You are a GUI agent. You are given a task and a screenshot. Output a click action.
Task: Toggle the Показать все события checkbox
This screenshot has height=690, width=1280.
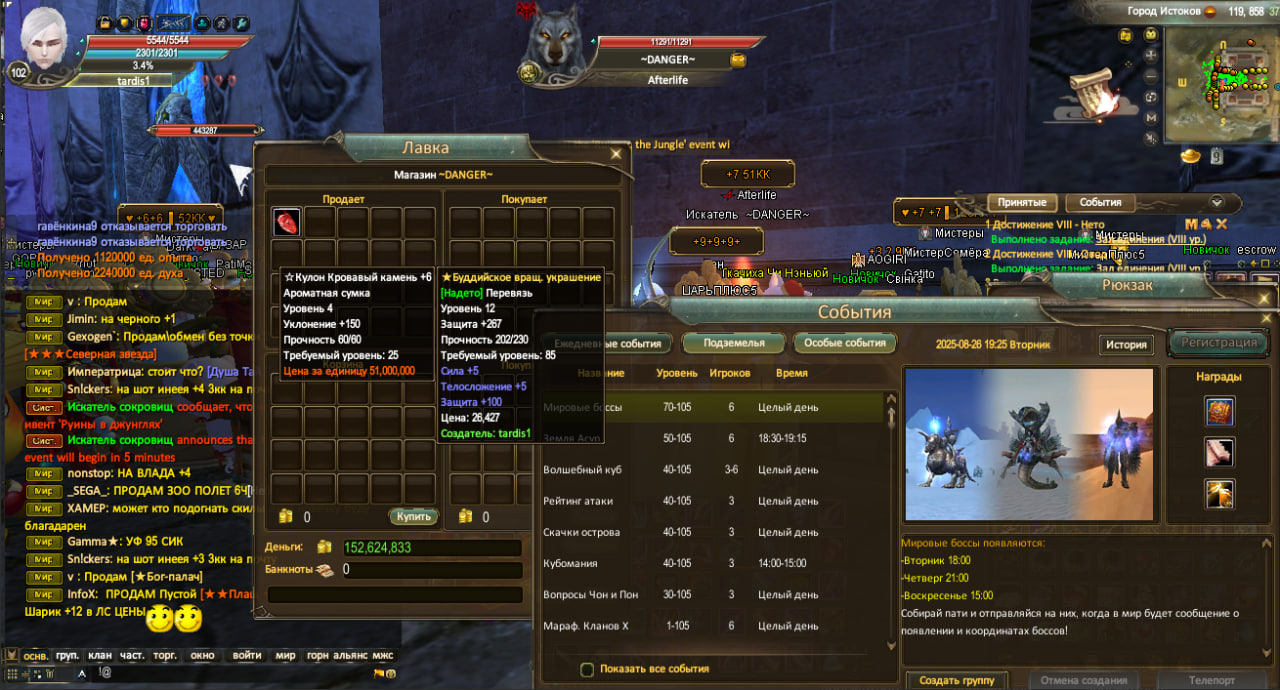(588, 669)
